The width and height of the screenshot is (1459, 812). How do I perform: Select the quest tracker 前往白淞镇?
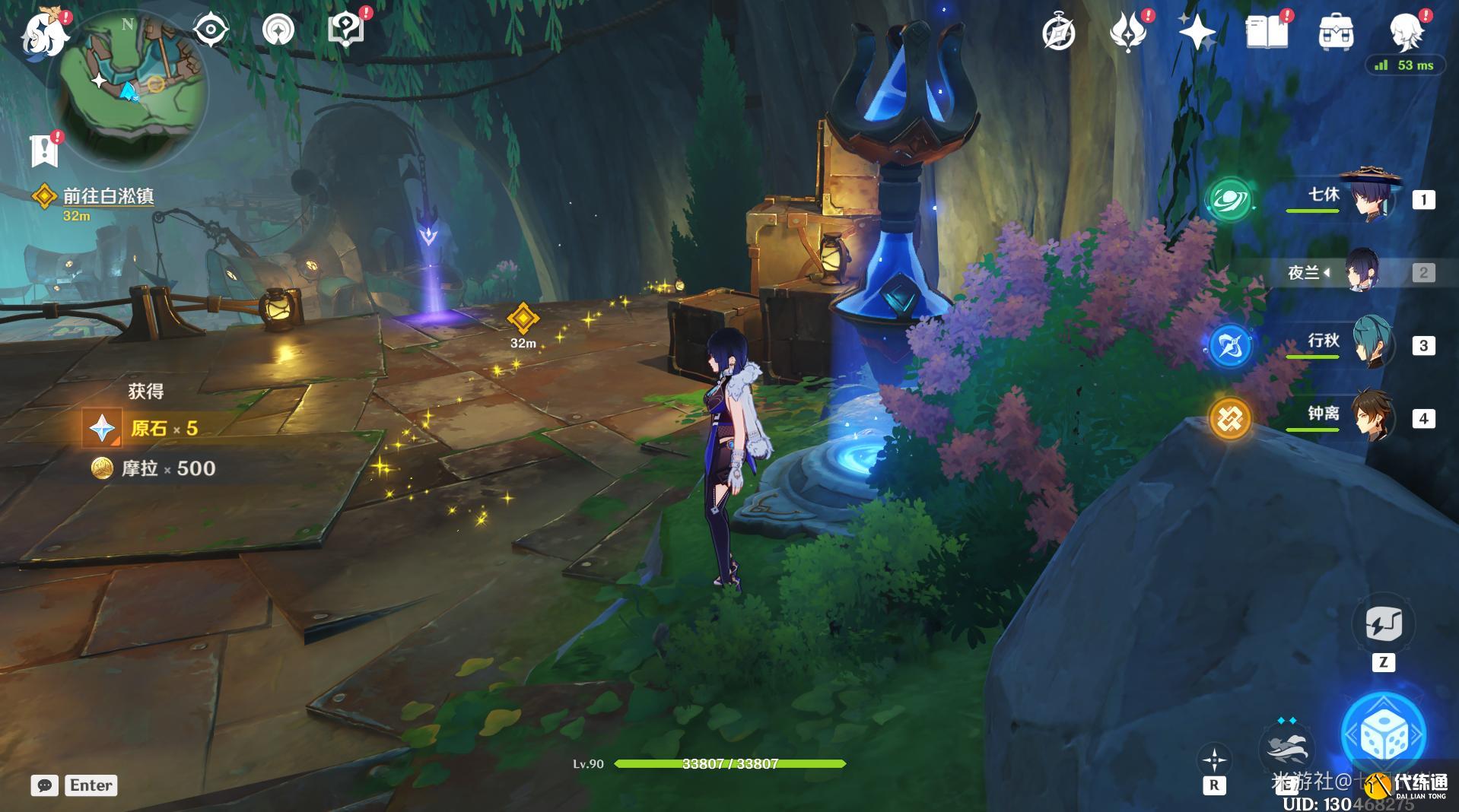coord(108,196)
